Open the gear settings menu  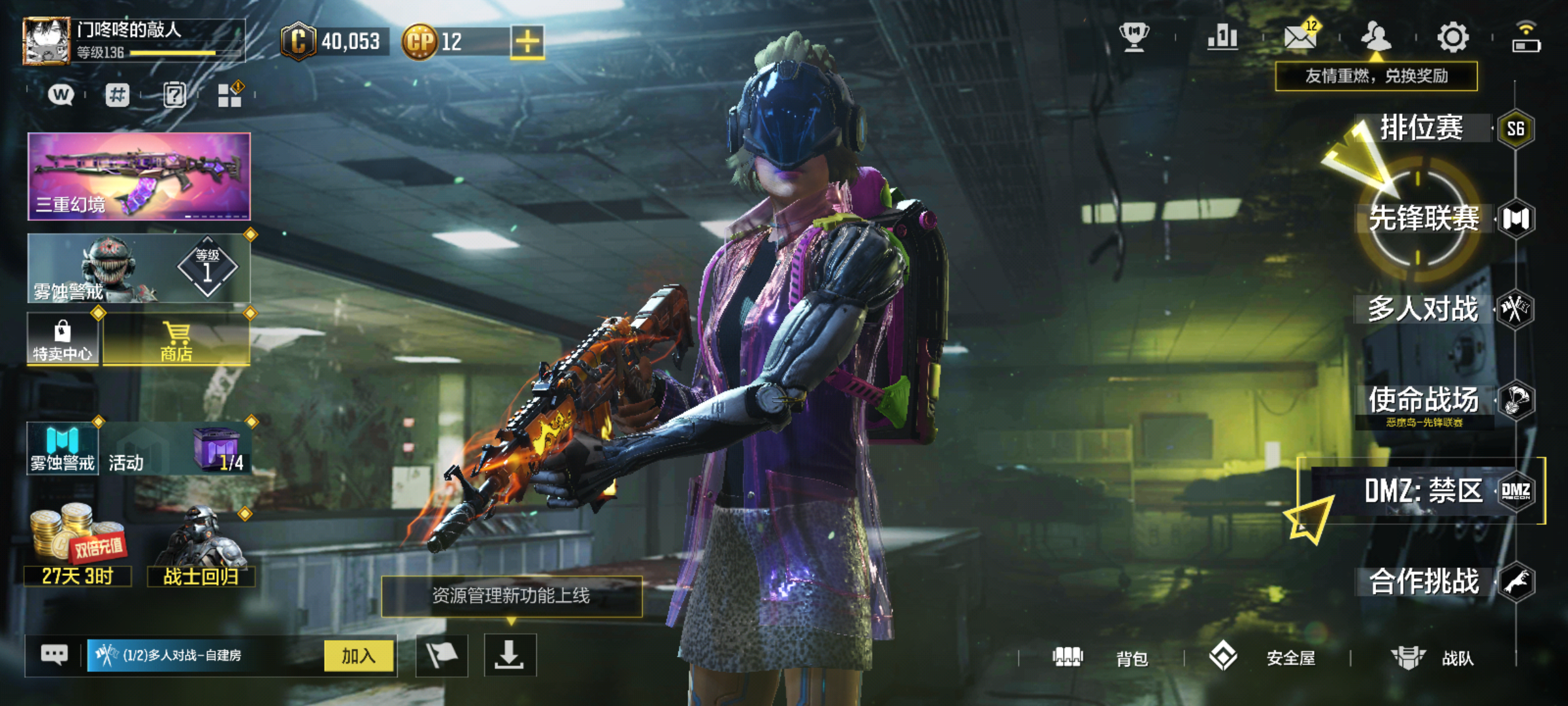1453,37
